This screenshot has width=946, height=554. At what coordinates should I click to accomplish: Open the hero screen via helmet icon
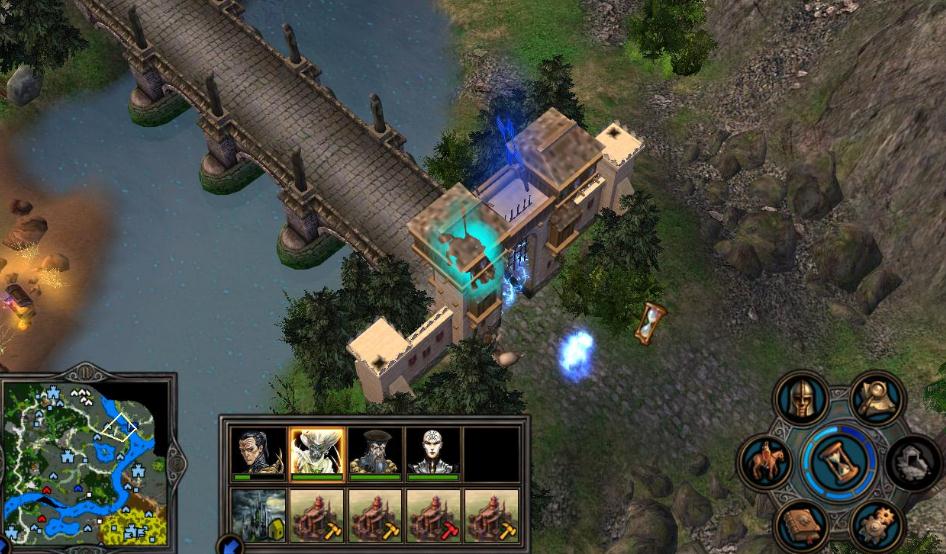pyautogui.click(x=801, y=400)
